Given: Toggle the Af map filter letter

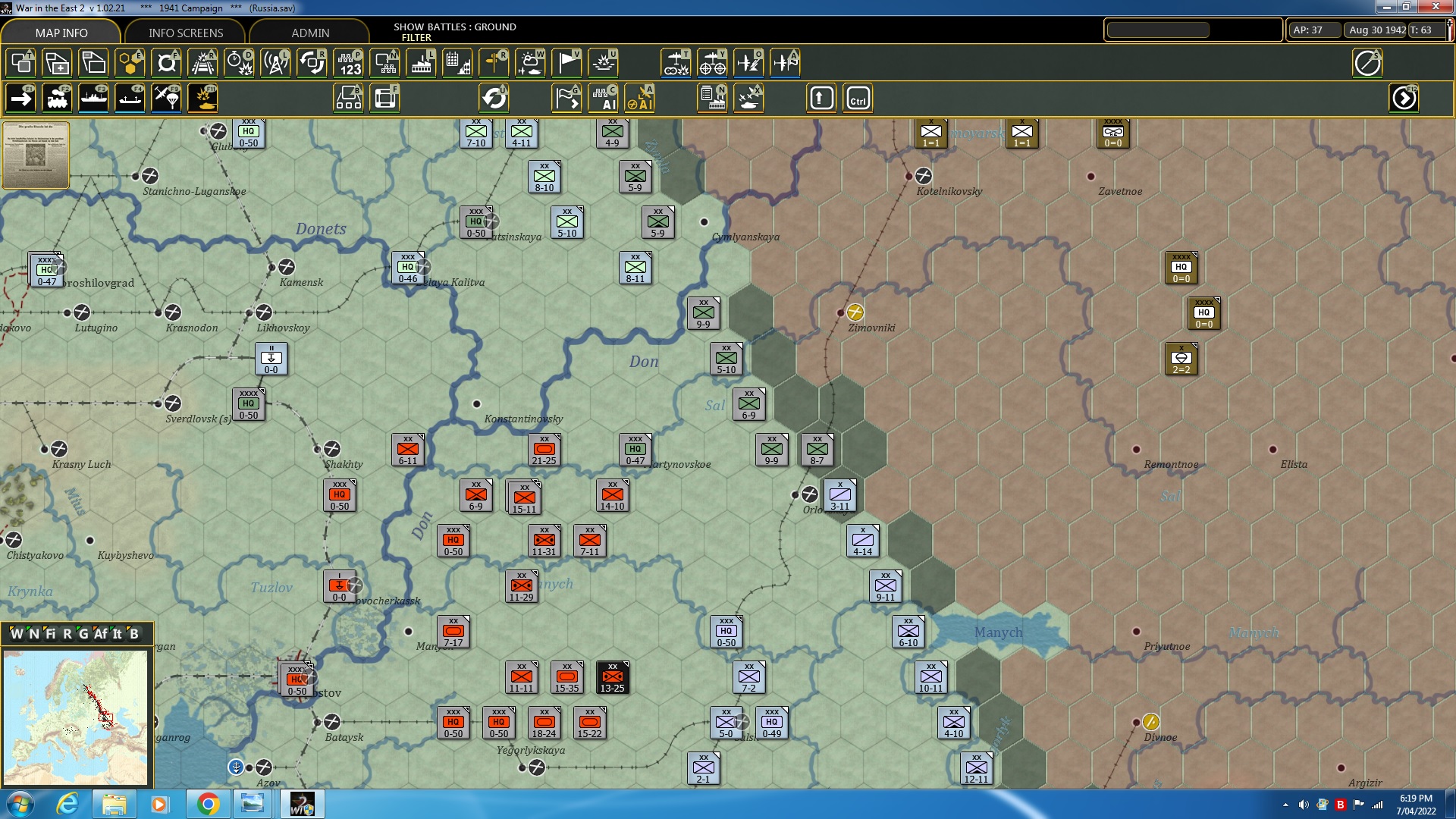Looking at the screenshot, I should point(99,634).
